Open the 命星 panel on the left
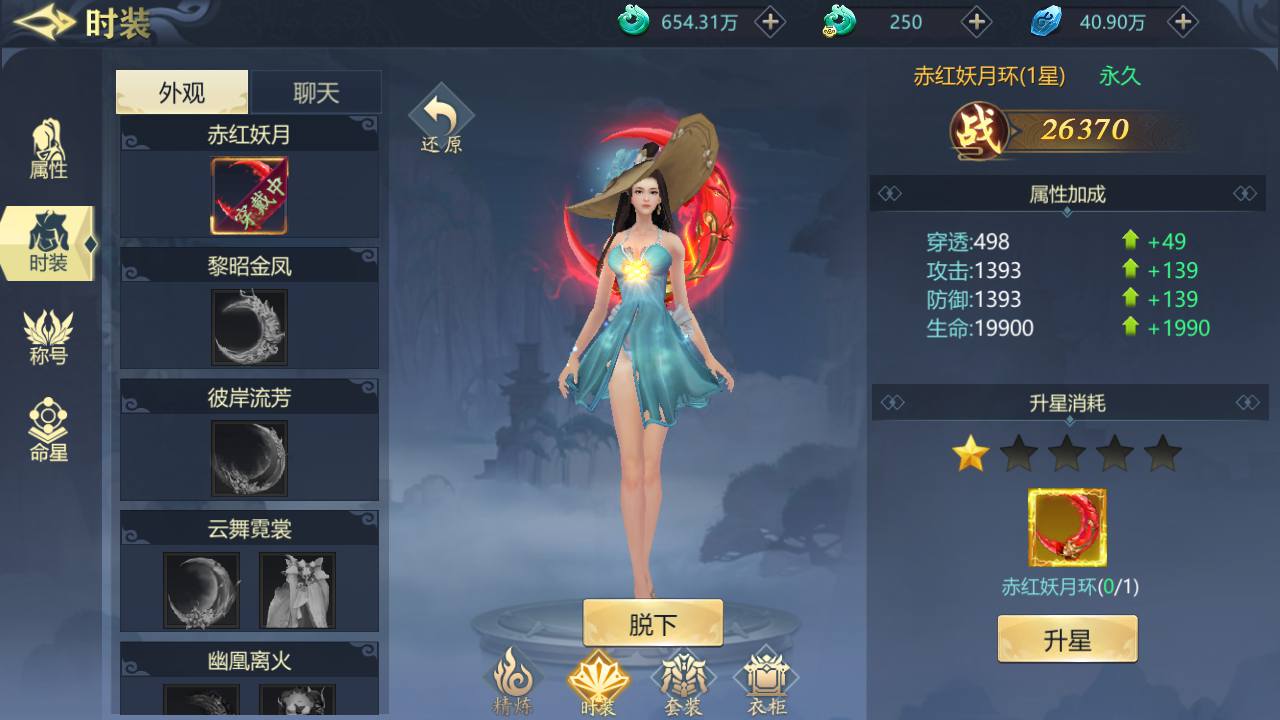The width and height of the screenshot is (1280, 720). [47, 423]
